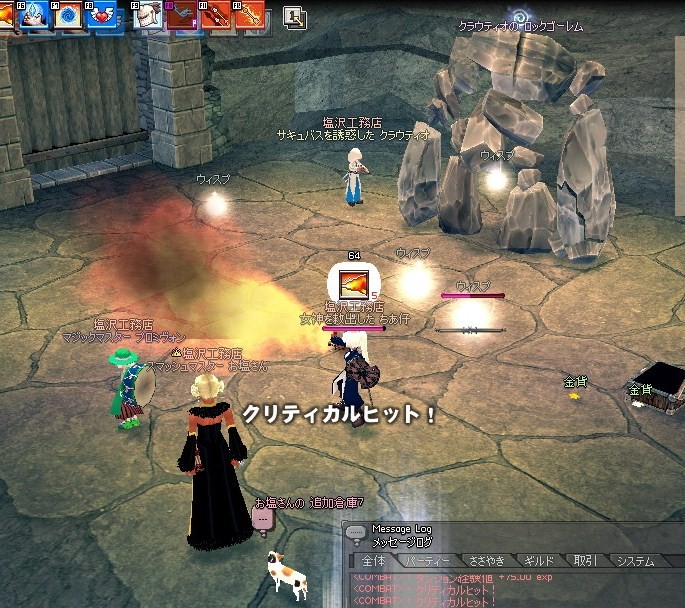The height and width of the screenshot is (608, 685).
Task: Use the purple-bordered F10 skill slot
Action: click(180, 15)
